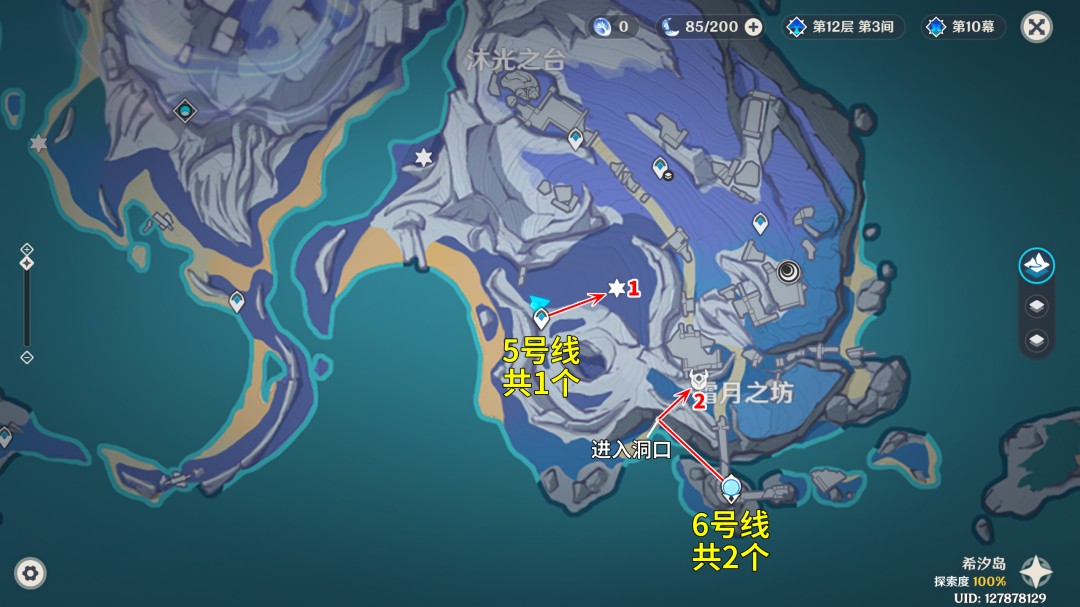Select the horned marker labeled 2

(698, 379)
